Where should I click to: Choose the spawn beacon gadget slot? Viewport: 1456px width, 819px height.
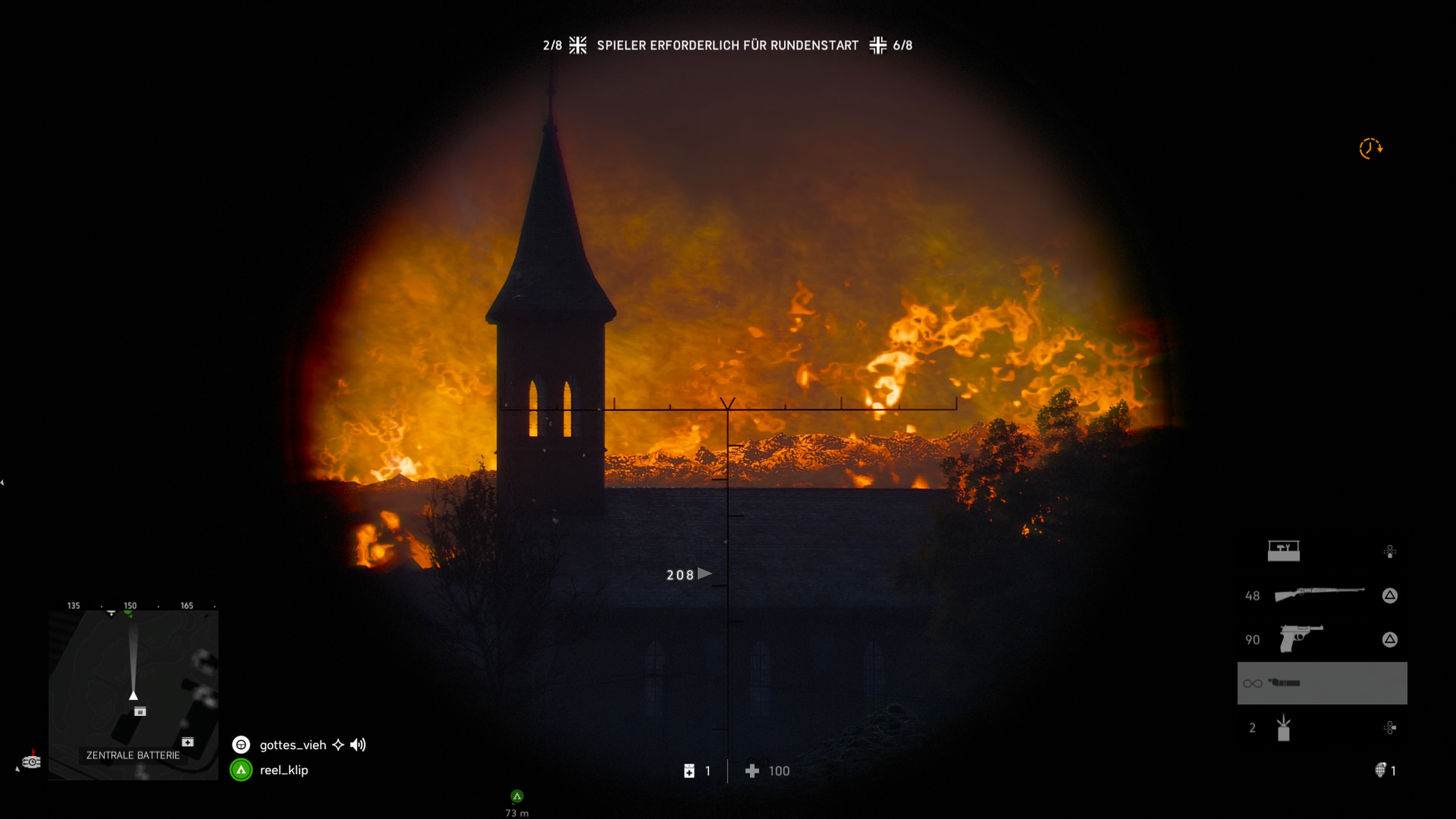click(1283, 728)
